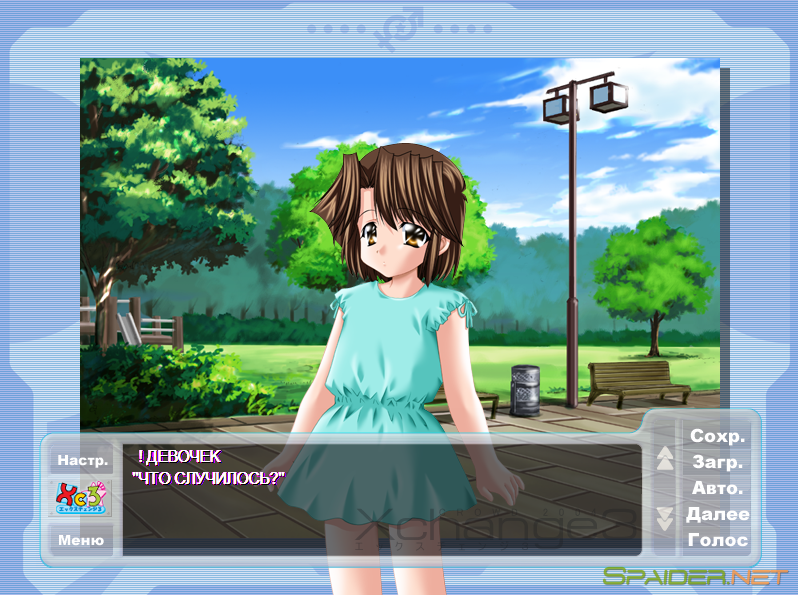Click the down arrow beside the text box
Screen dimensions: 798x595
(665, 518)
